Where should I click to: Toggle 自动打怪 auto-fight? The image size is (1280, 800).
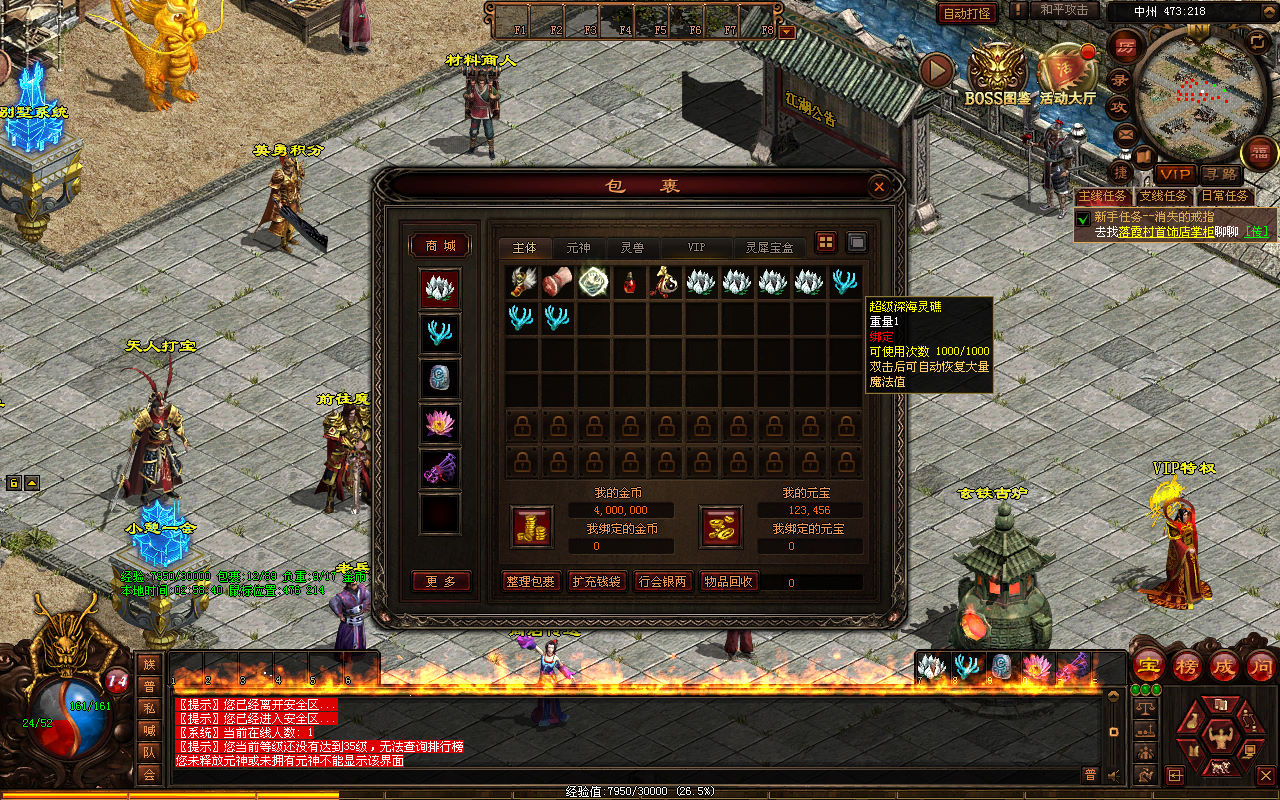[x=967, y=13]
